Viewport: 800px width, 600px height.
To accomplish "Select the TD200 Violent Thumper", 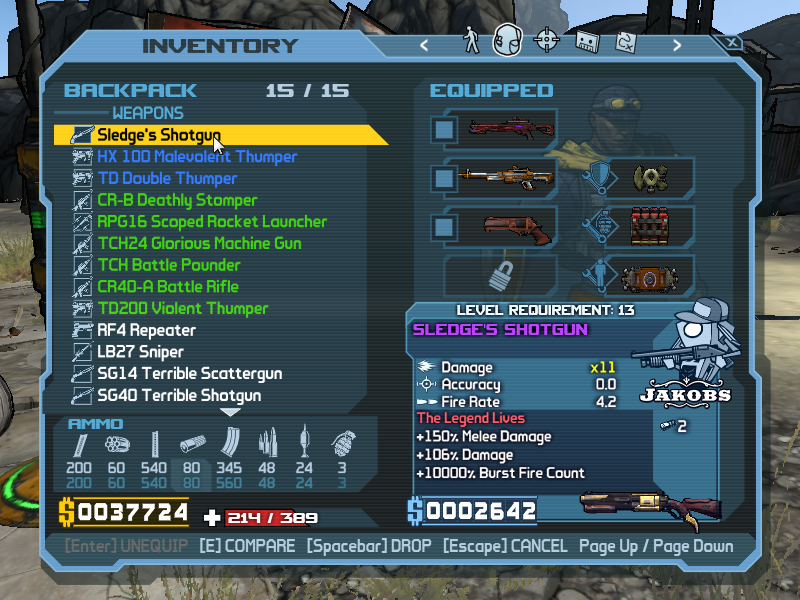I will pyautogui.click(x=182, y=308).
